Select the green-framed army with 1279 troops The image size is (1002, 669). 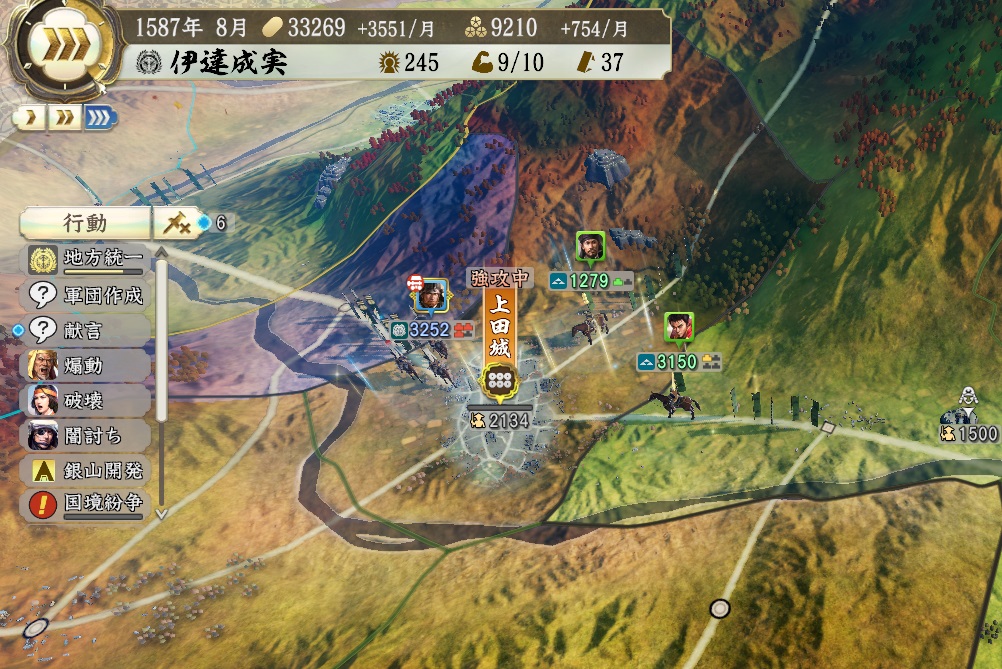(x=590, y=247)
